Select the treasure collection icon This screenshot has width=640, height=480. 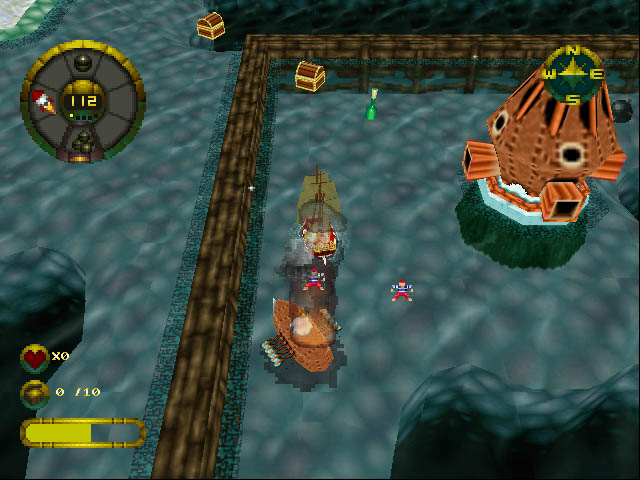pyautogui.click(x=35, y=392)
